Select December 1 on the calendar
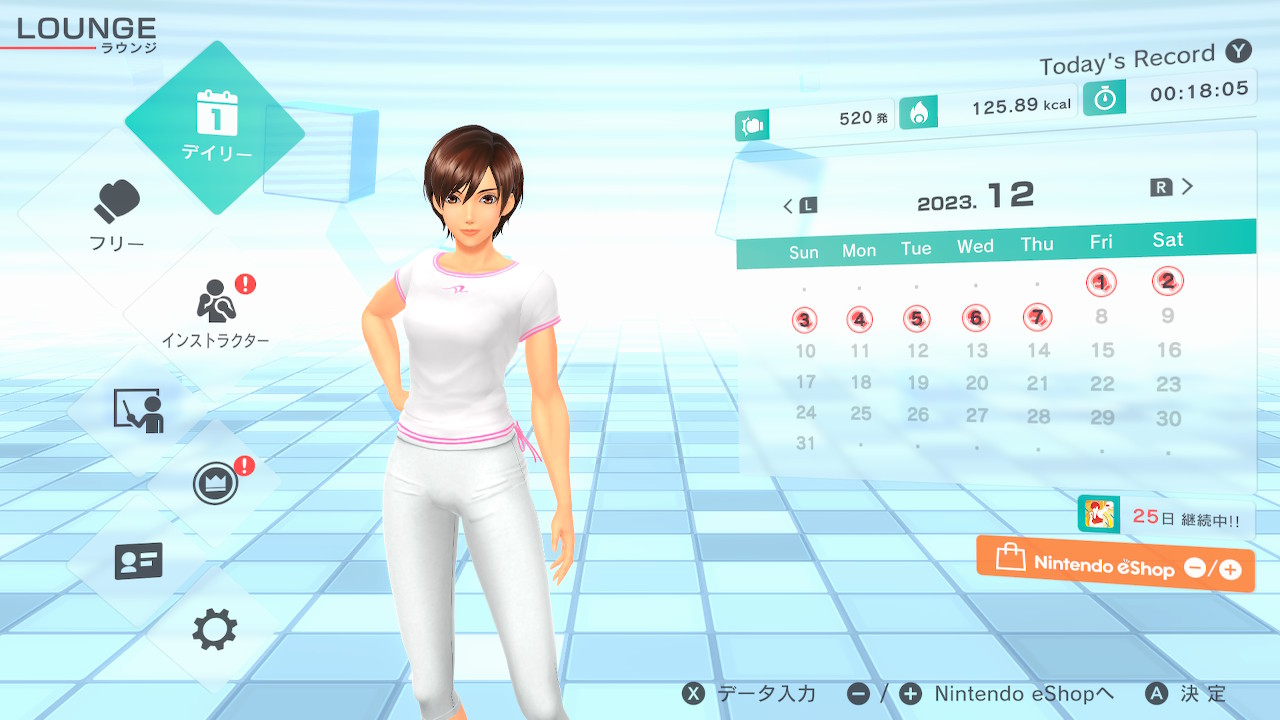Image resolution: width=1280 pixels, height=720 pixels. (1101, 283)
